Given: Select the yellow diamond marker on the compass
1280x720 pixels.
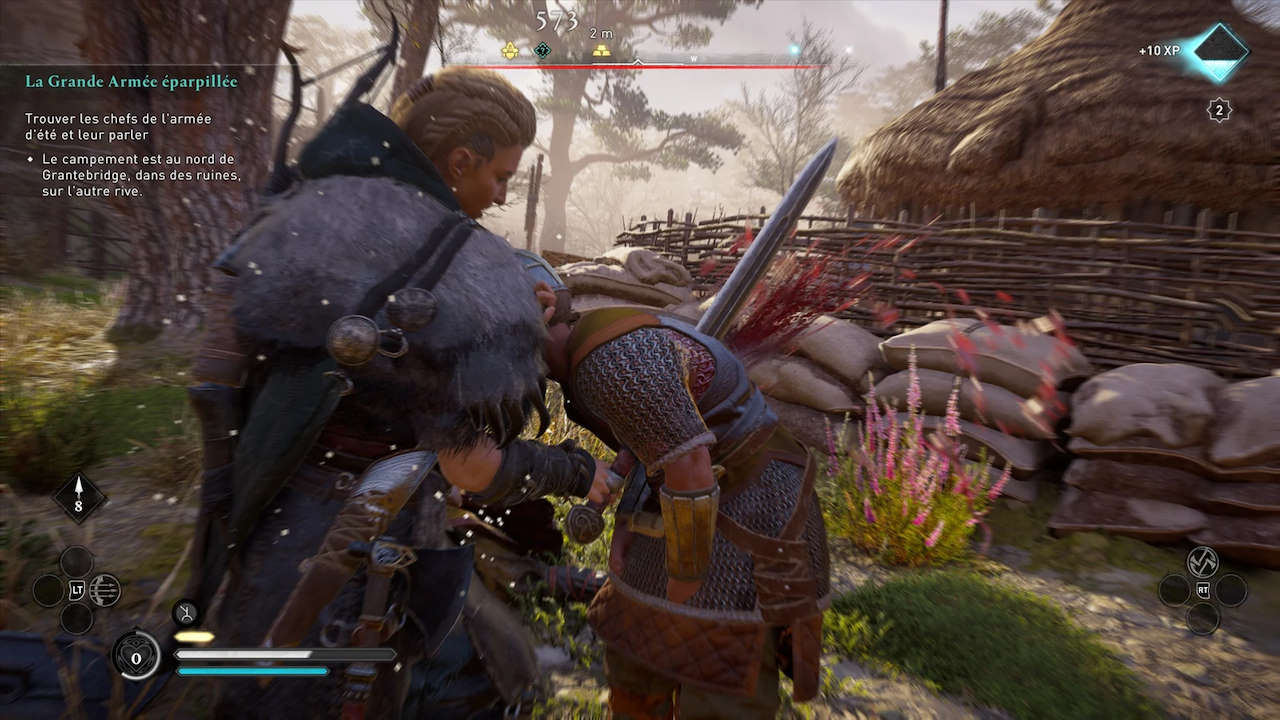Looking at the screenshot, I should 509,50.
